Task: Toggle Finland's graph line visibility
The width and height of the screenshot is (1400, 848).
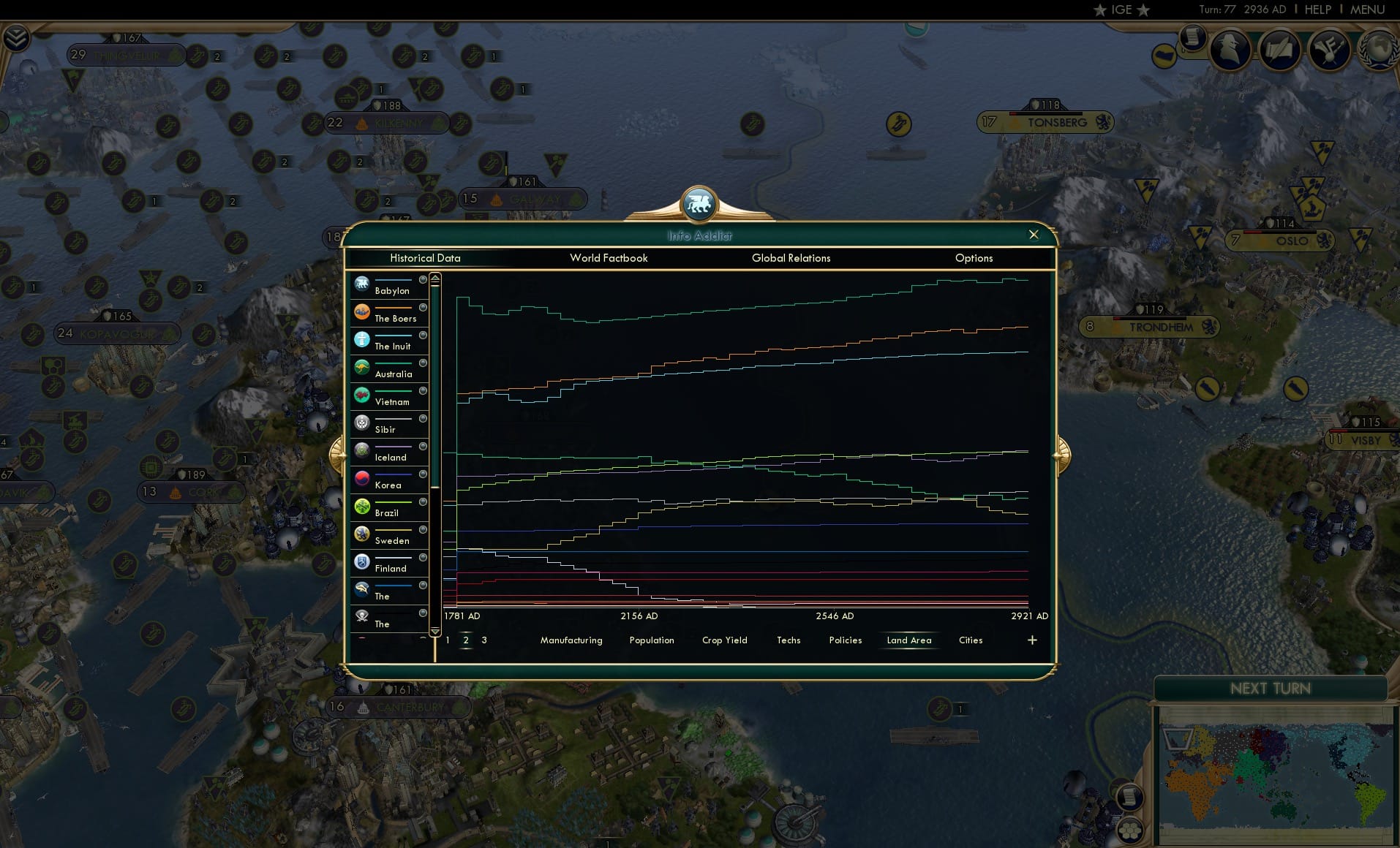Action: tap(422, 559)
